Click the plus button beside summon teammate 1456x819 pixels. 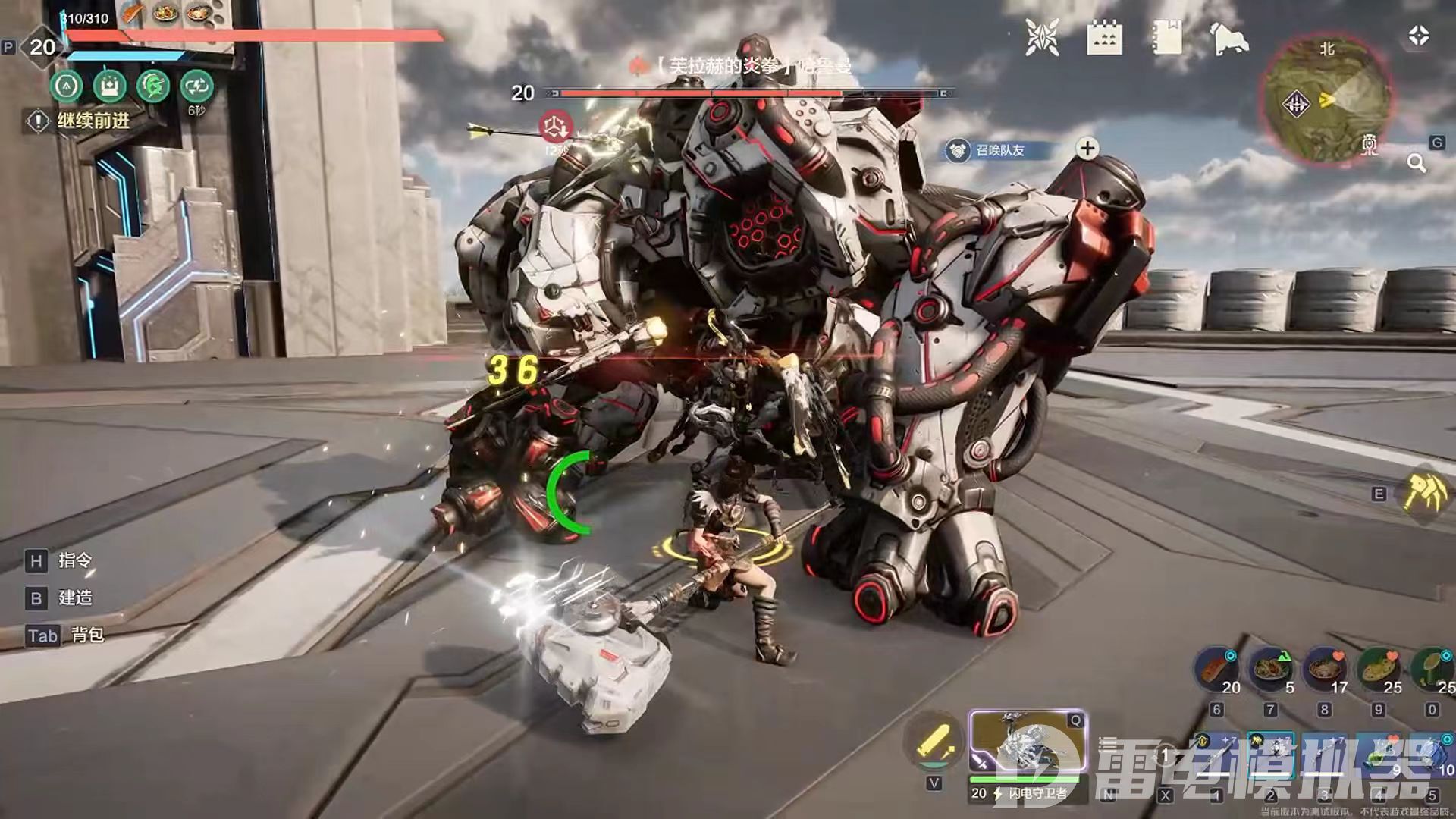[1087, 149]
